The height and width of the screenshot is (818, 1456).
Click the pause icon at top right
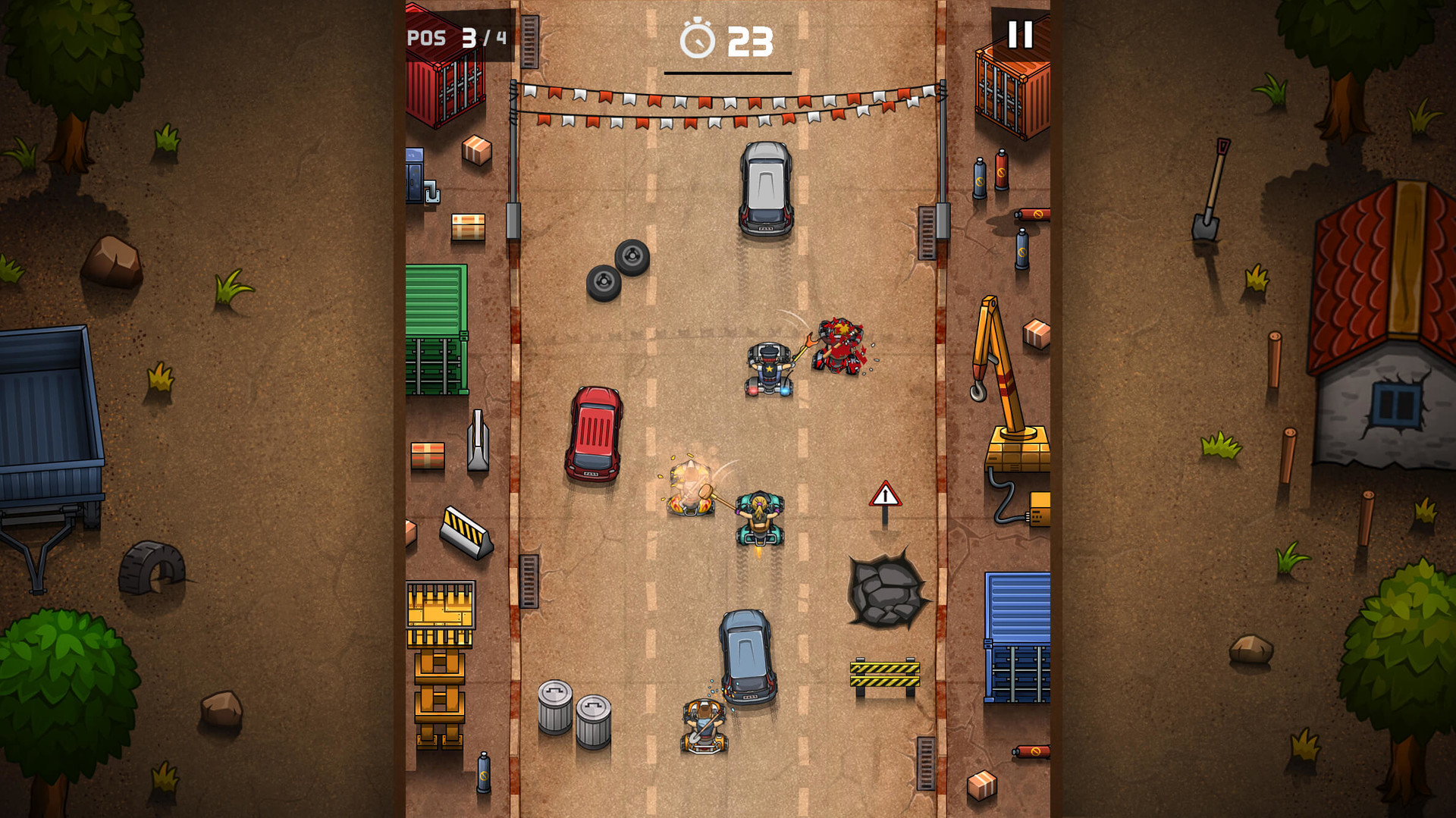coord(1021,33)
